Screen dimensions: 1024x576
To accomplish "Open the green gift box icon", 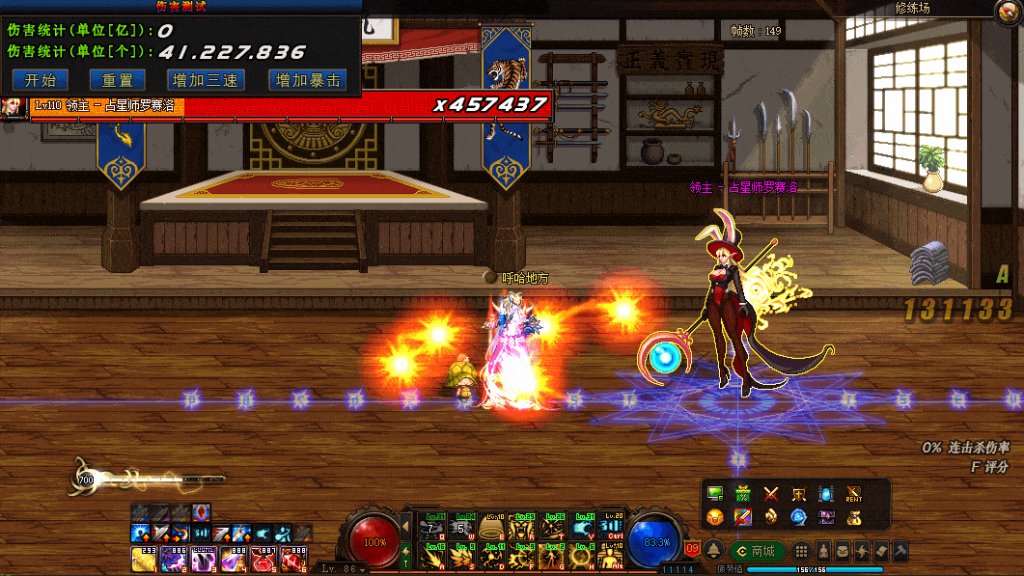I will click(x=743, y=493).
